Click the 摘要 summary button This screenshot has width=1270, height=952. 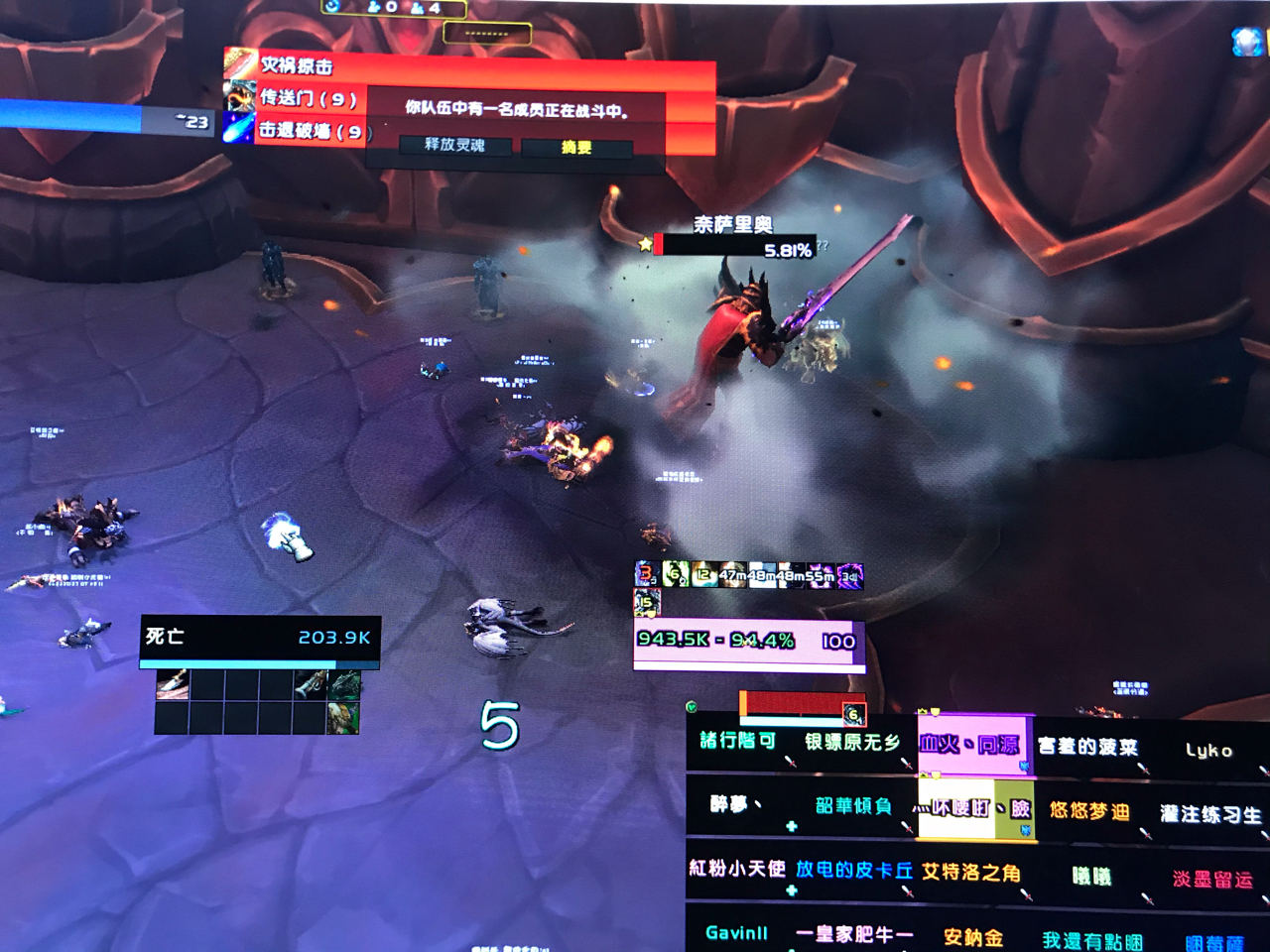[578, 146]
